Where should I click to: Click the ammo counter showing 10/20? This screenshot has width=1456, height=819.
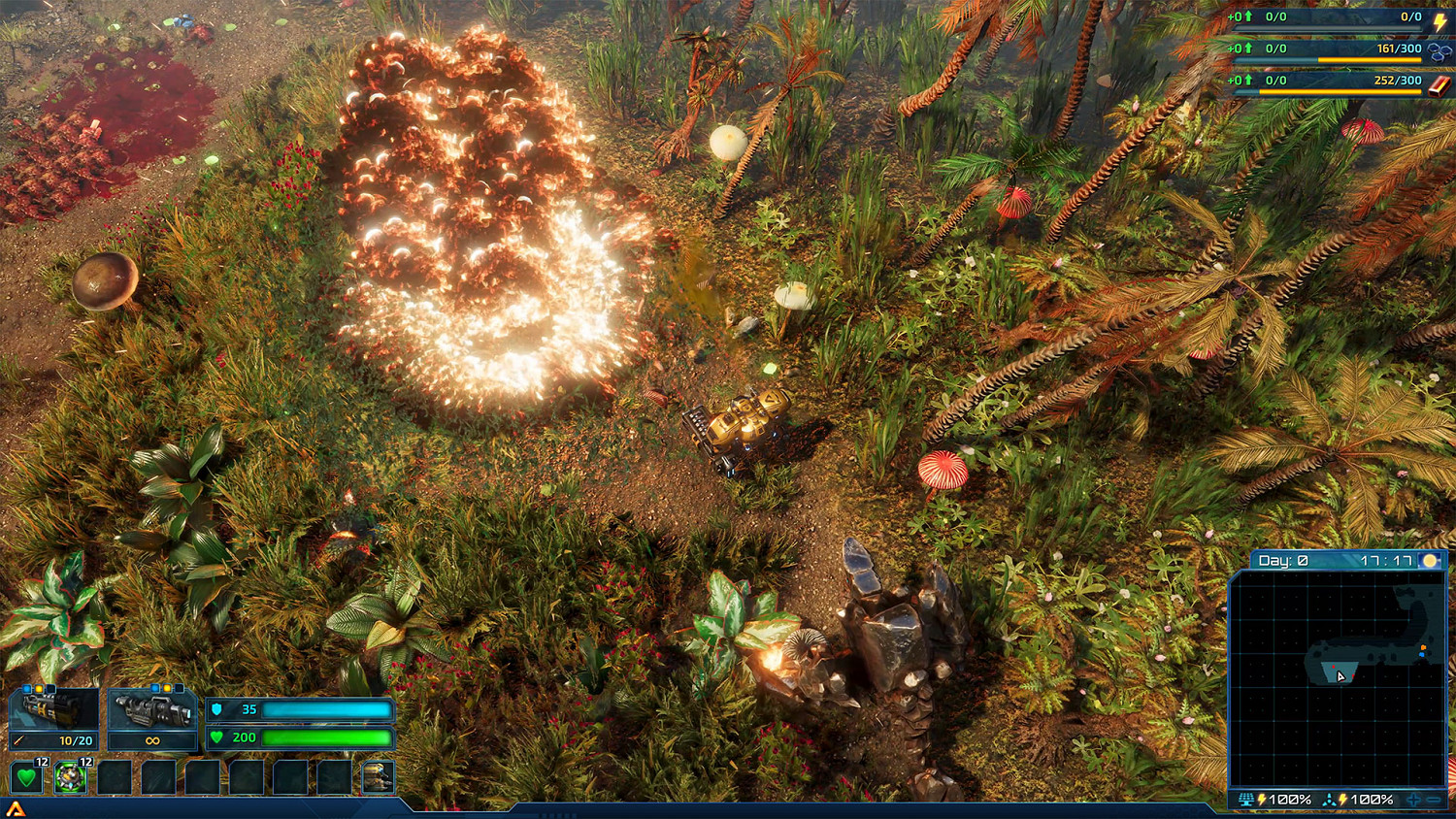click(76, 740)
